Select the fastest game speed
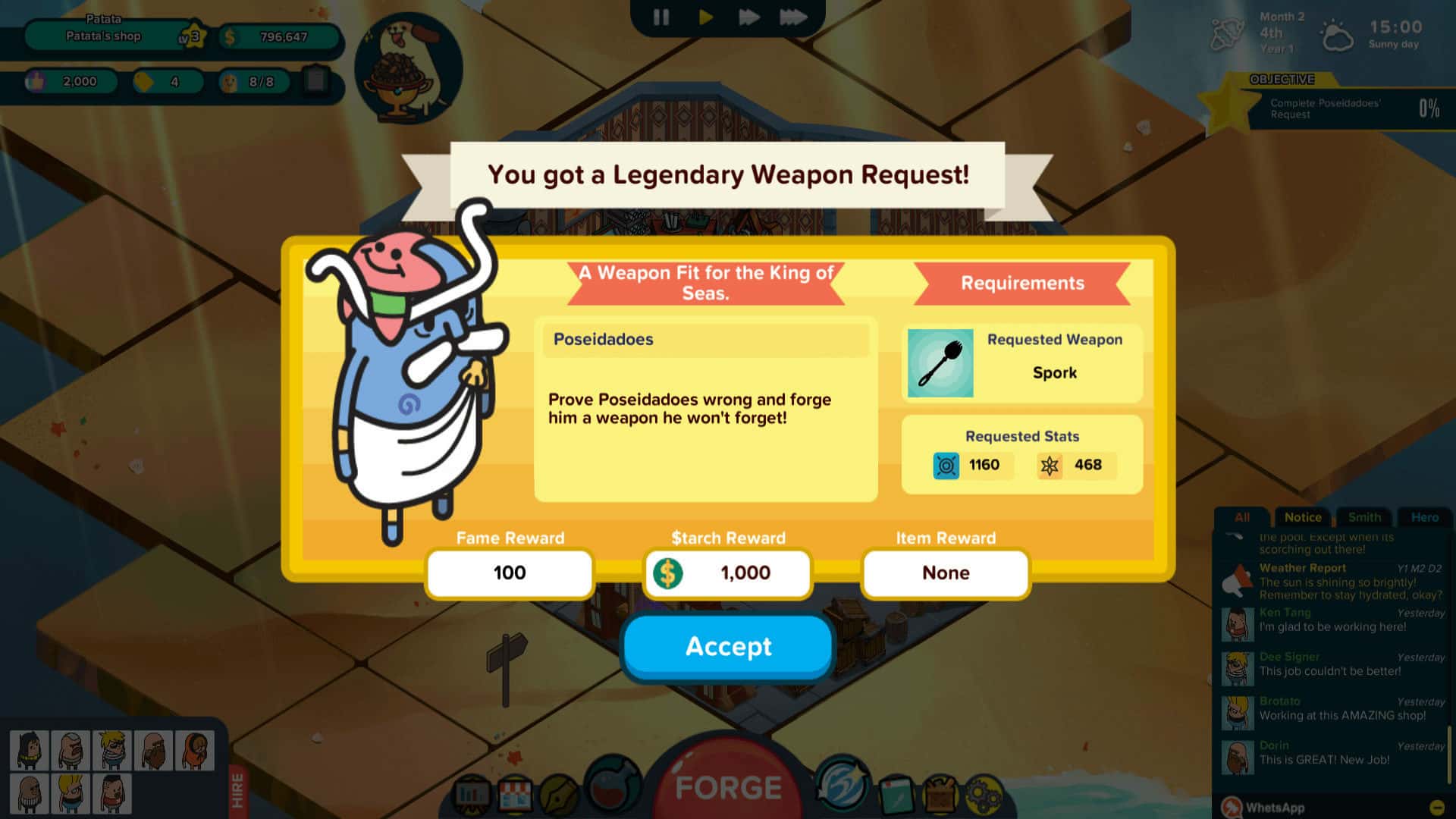The image size is (1456, 819). [x=795, y=15]
